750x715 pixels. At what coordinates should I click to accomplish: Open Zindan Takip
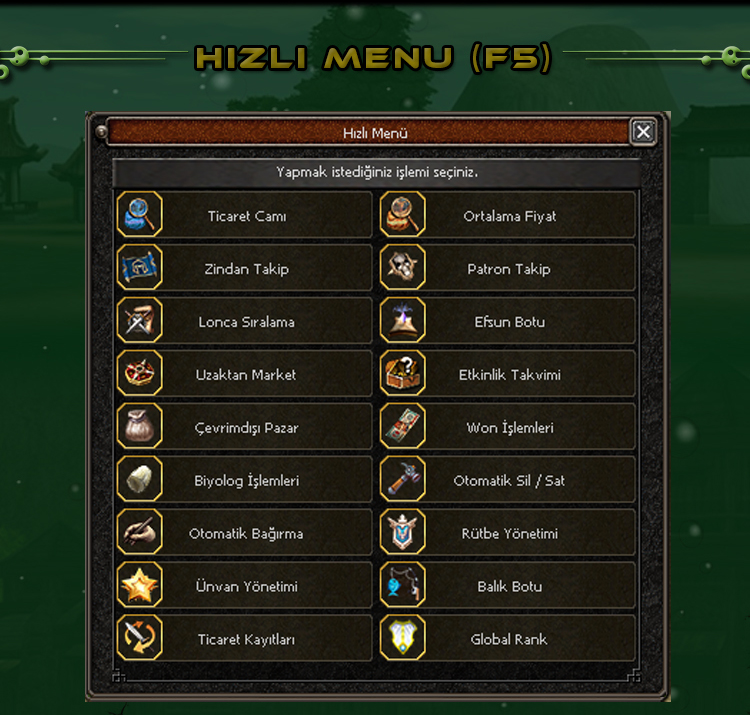[246, 269]
